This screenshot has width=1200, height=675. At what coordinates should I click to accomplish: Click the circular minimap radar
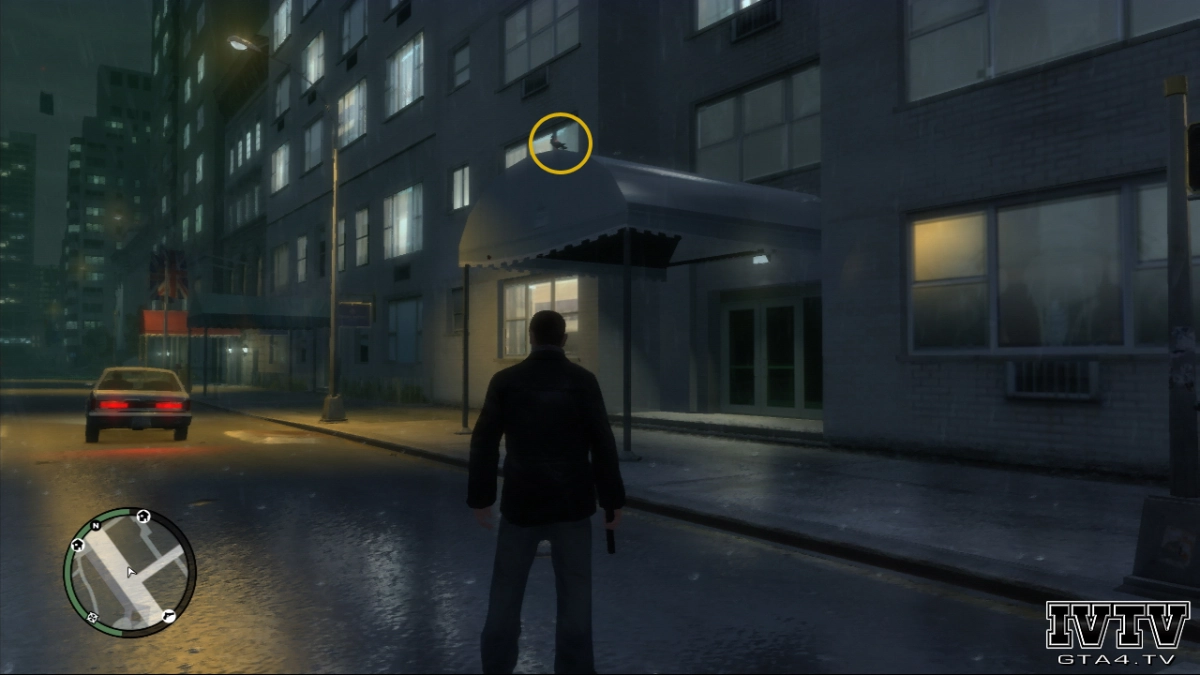coord(129,573)
